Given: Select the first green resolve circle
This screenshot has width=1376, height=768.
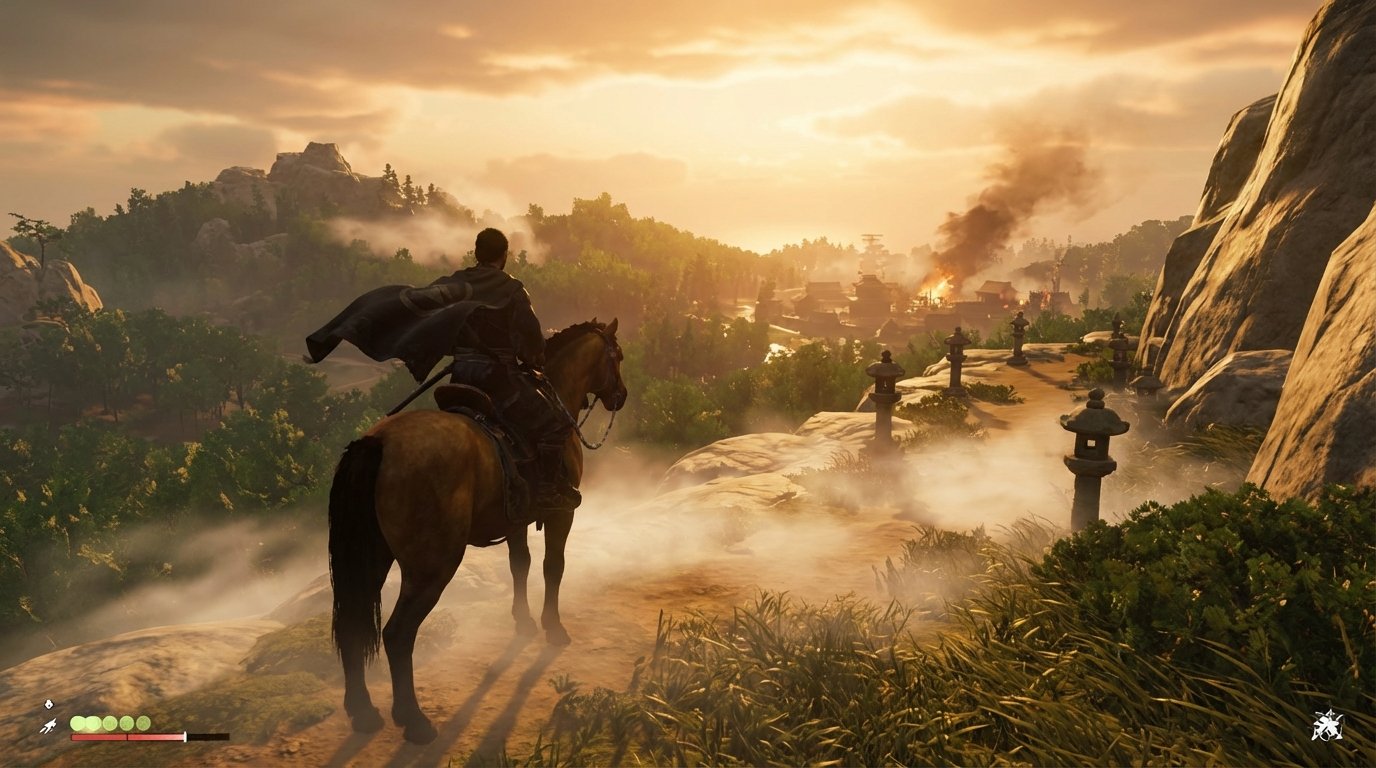Looking at the screenshot, I should (78, 722).
